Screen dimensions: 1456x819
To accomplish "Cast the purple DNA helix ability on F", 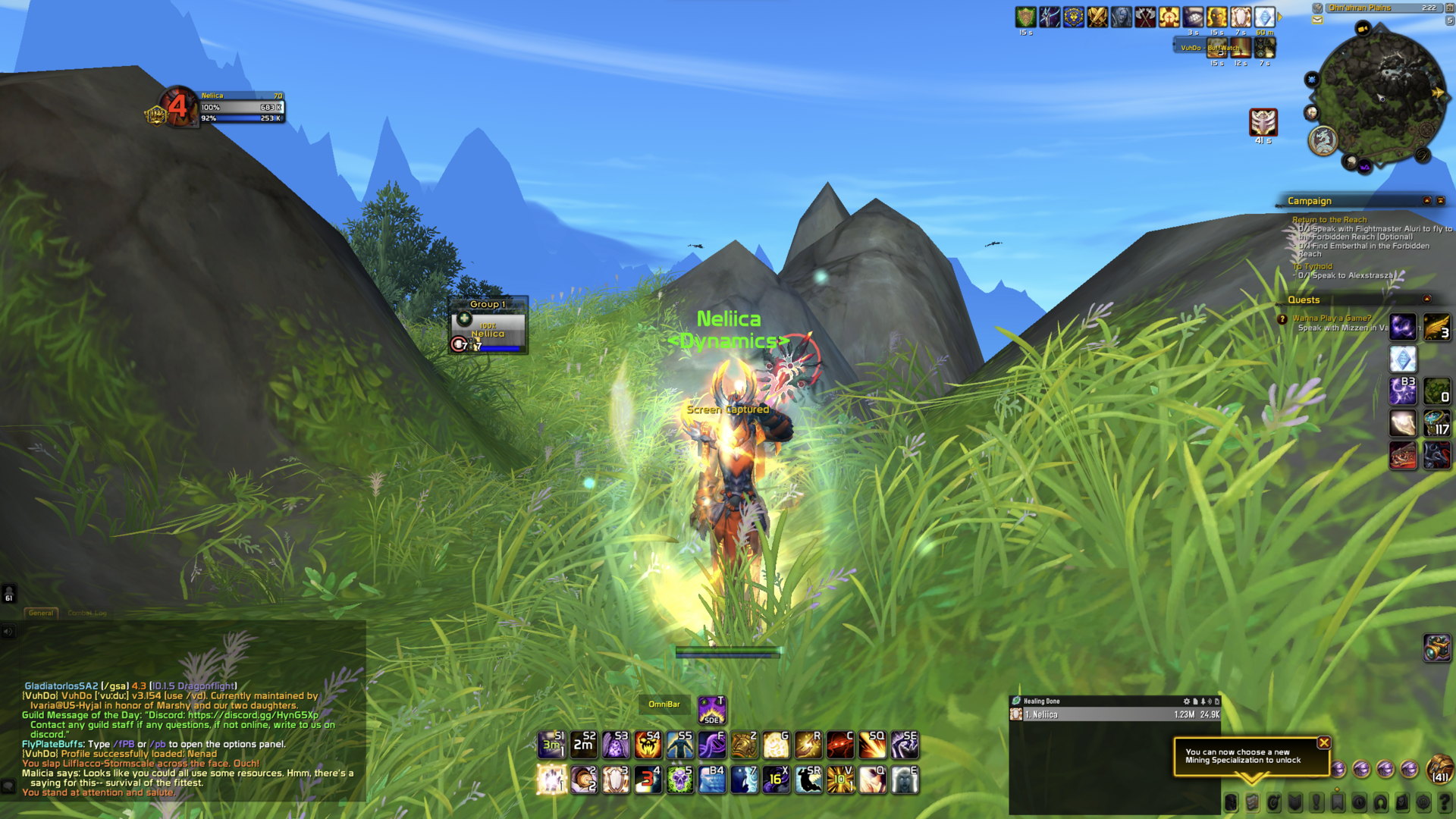I will (712, 745).
